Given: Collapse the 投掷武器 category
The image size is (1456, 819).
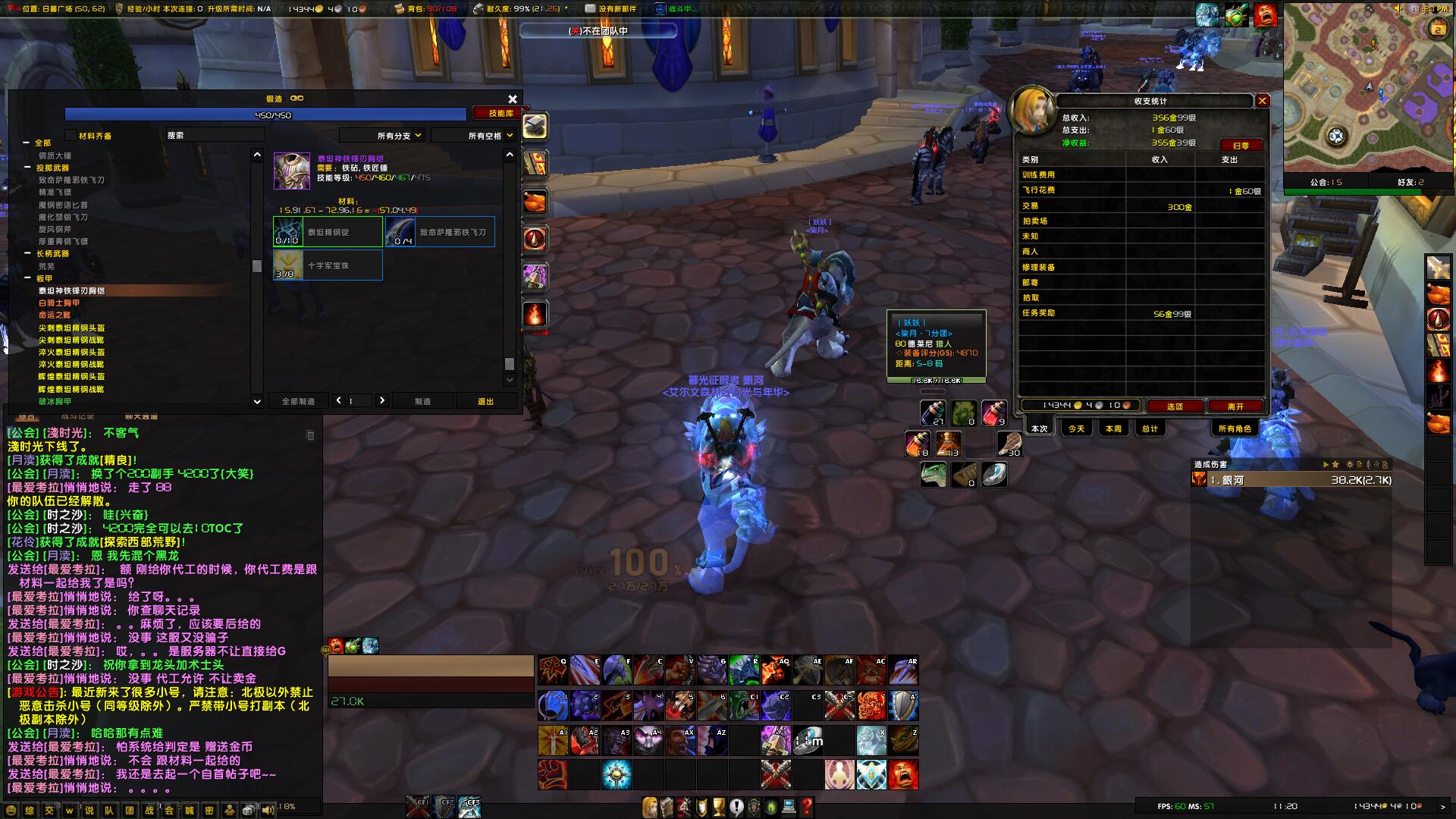Looking at the screenshot, I should [x=28, y=168].
